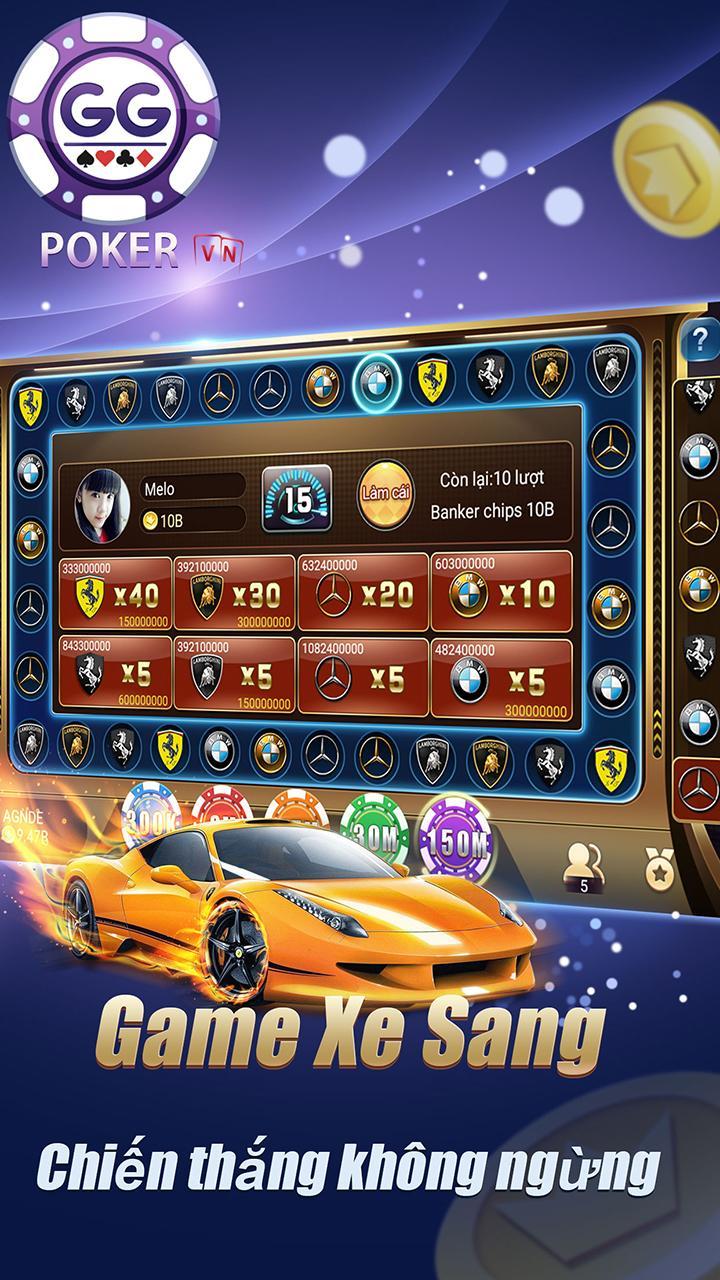Place a bet on Mercedes x20
Viewport: 720px width, 1280px height.
point(362,594)
